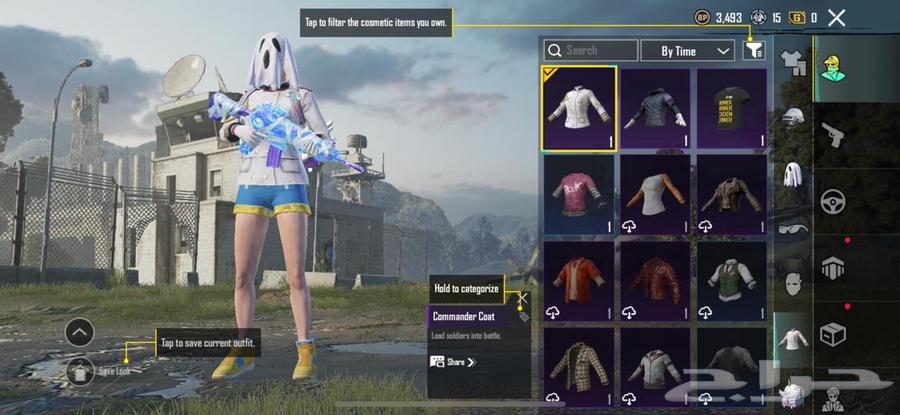Choose the black Winner Winner t-shirt
900x415 pixels.
pyautogui.click(x=732, y=109)
